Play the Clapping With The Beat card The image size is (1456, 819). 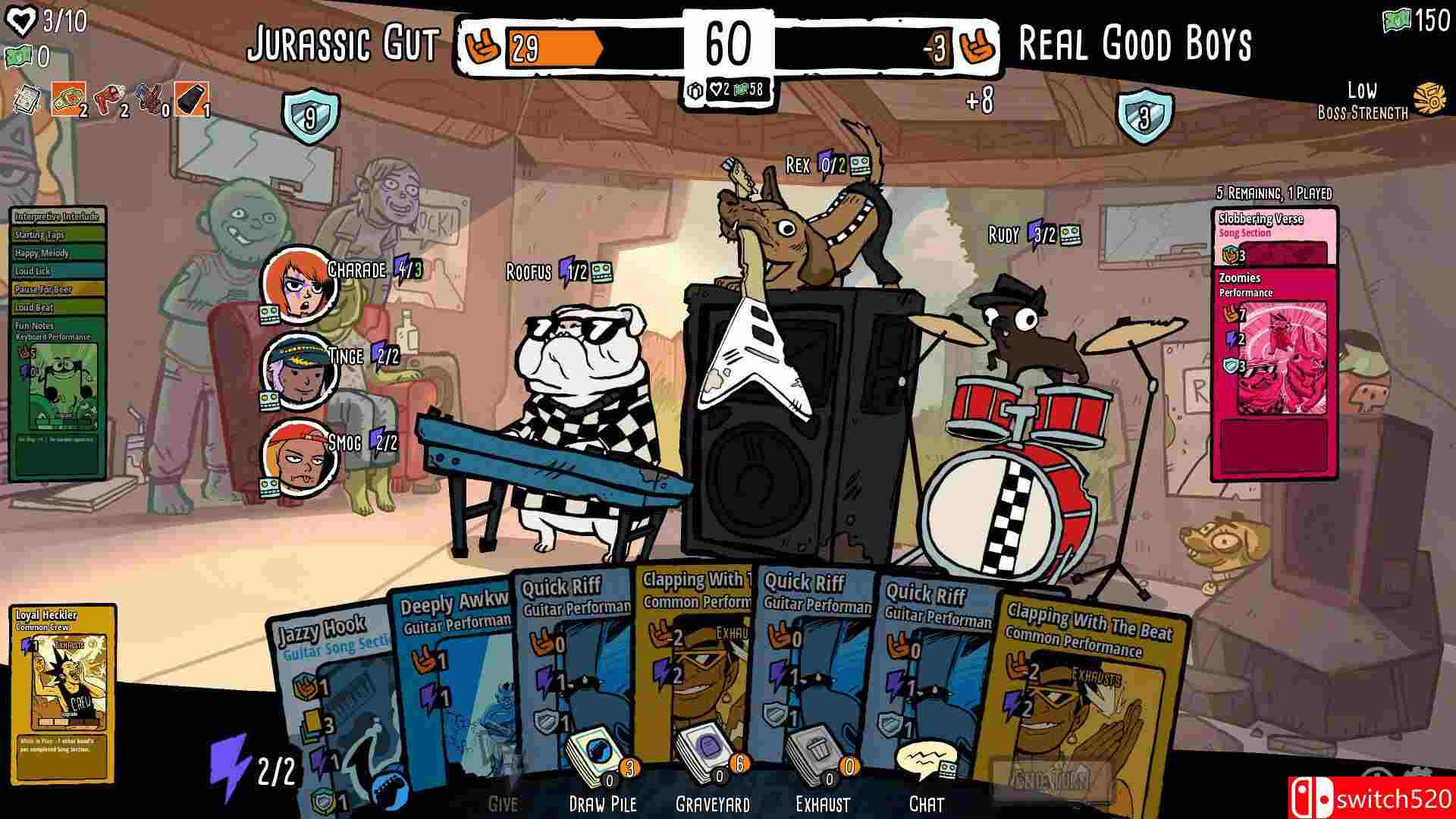(x=1084, y=682)
